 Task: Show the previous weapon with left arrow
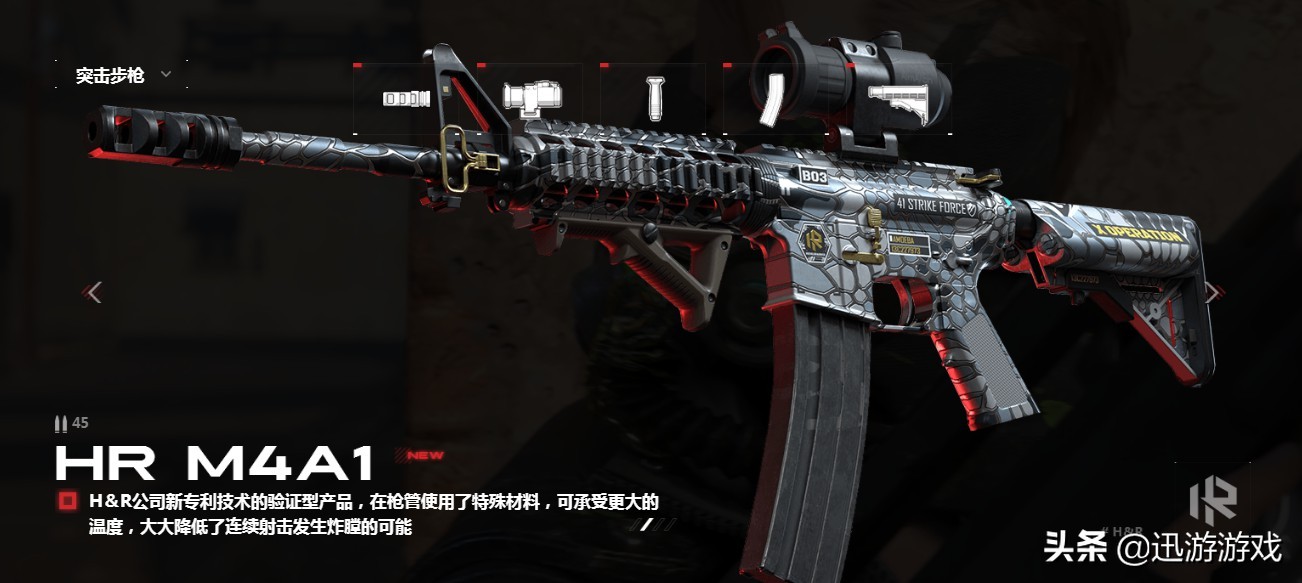pos(94,292)
